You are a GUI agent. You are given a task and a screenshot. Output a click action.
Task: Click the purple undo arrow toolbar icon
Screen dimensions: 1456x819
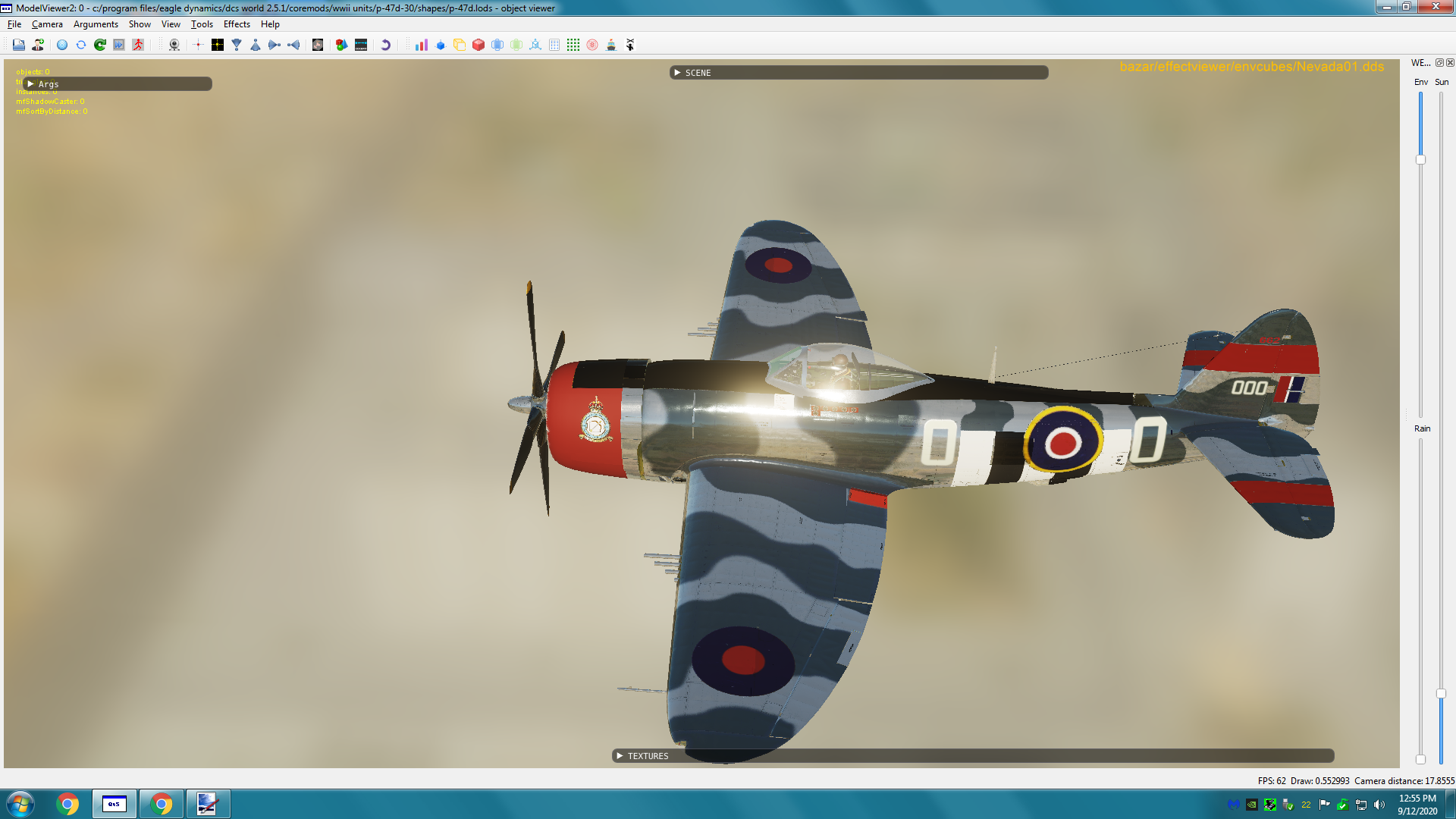click(385, 45)
